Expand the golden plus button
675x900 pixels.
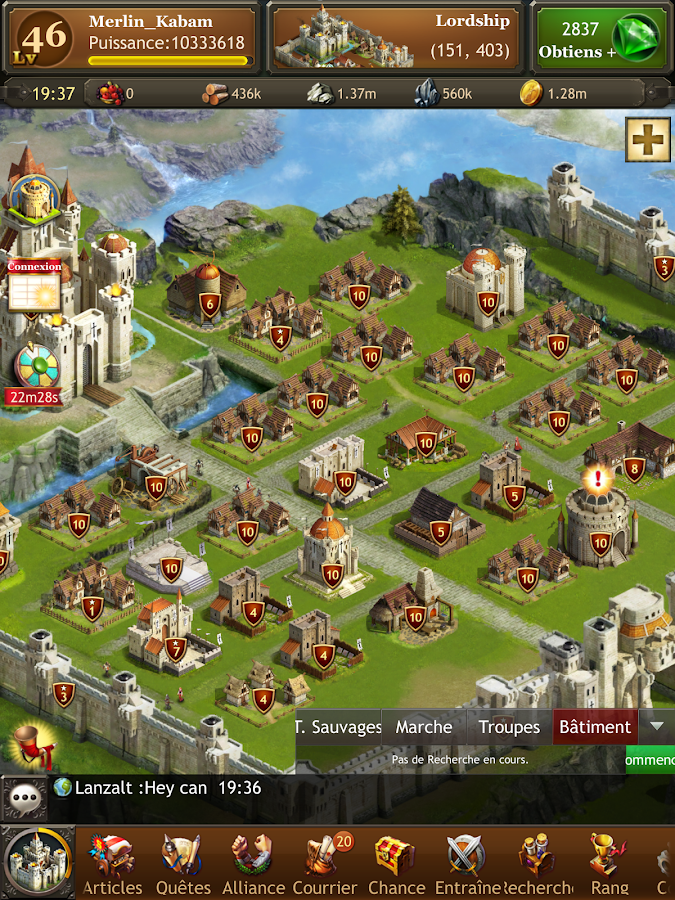pos(648,139)
